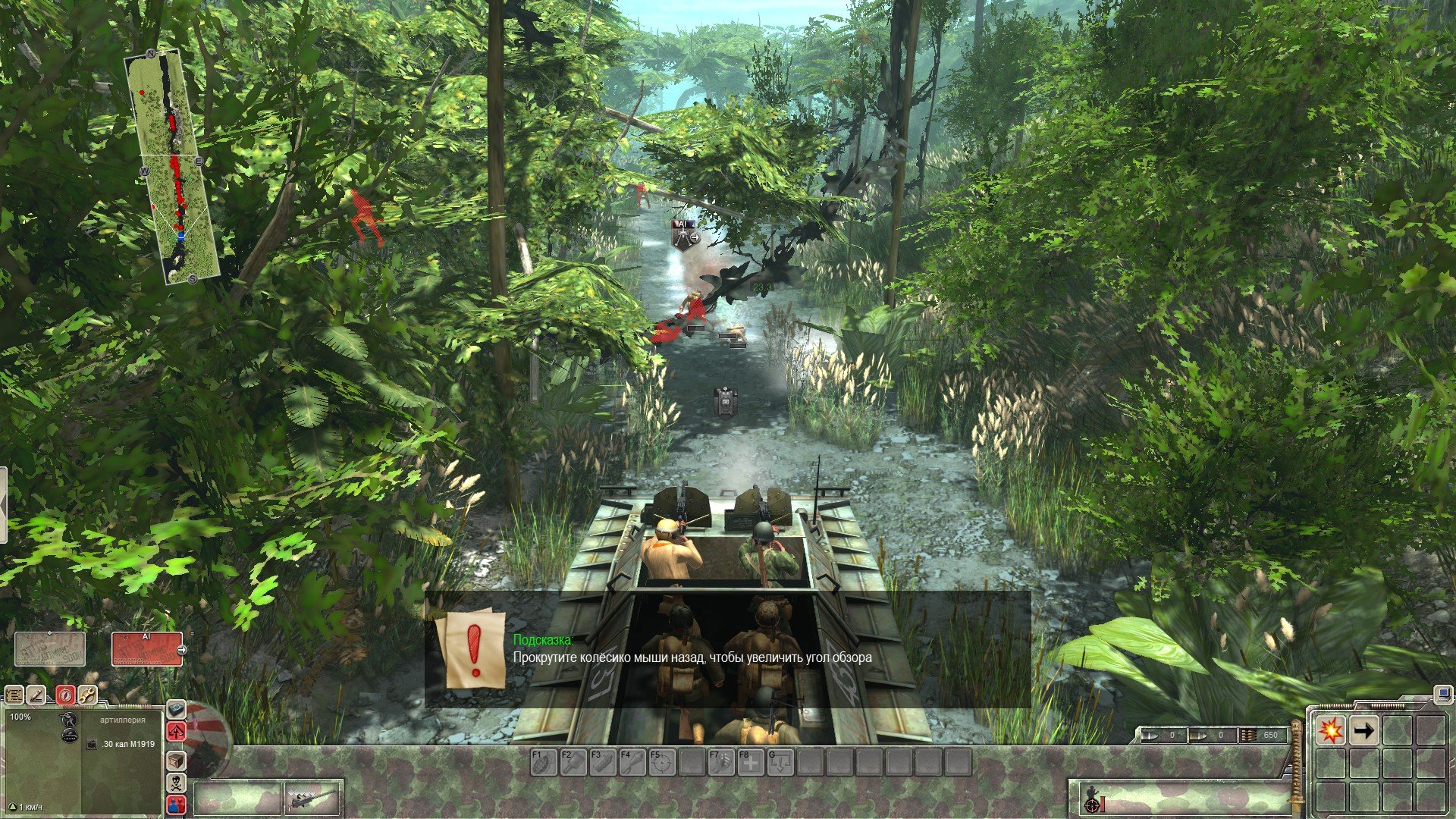Open the mission objectives list icon
Image resolution: width=1456 pixels, height=819 pixels.
tap(14, 695)
